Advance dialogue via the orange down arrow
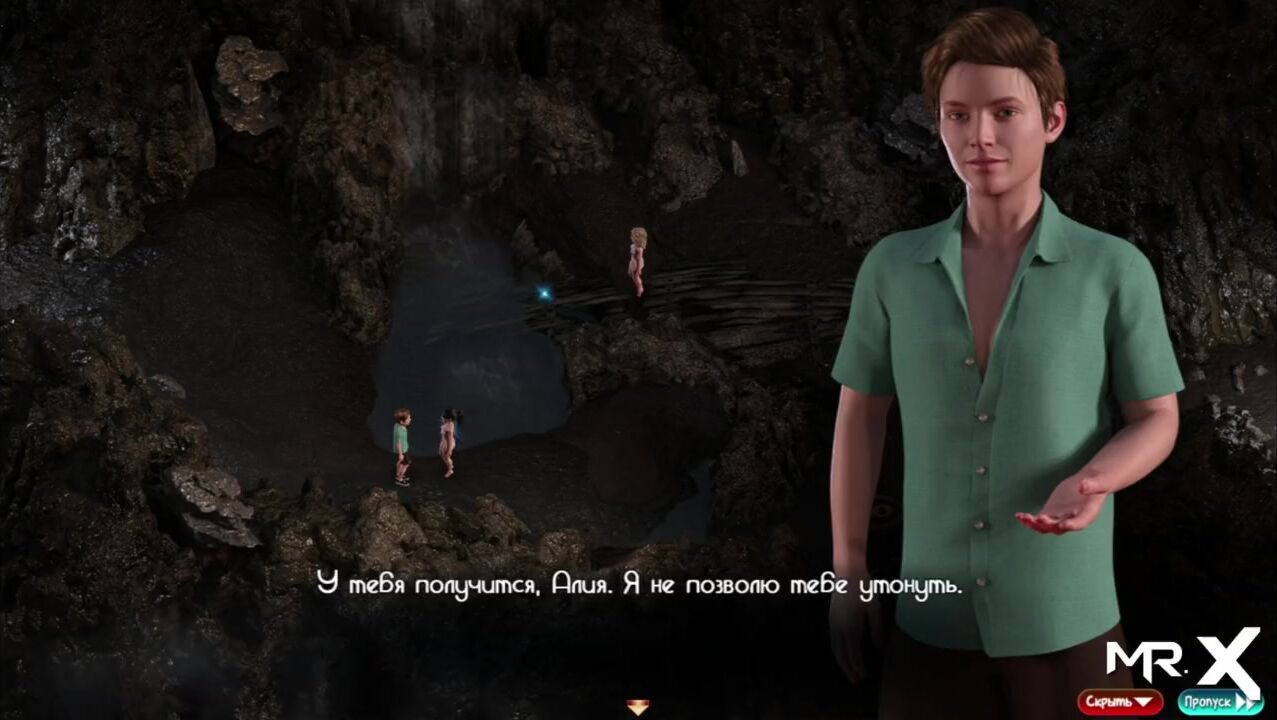The image size is (1277, 720). (637, 708)
